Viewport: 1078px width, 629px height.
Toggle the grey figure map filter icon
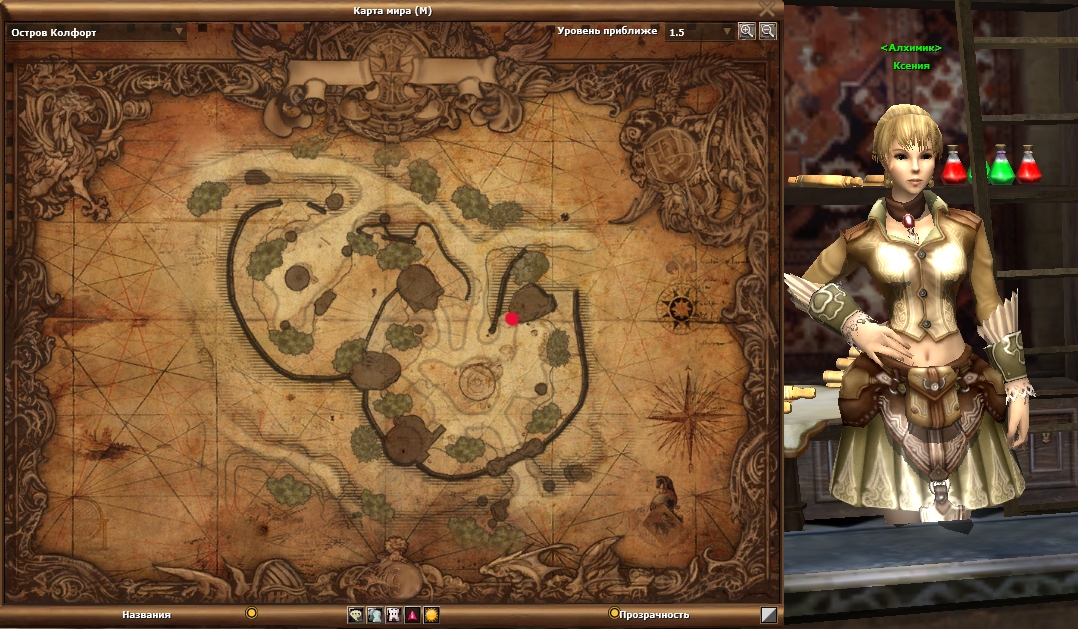[374, 615]
